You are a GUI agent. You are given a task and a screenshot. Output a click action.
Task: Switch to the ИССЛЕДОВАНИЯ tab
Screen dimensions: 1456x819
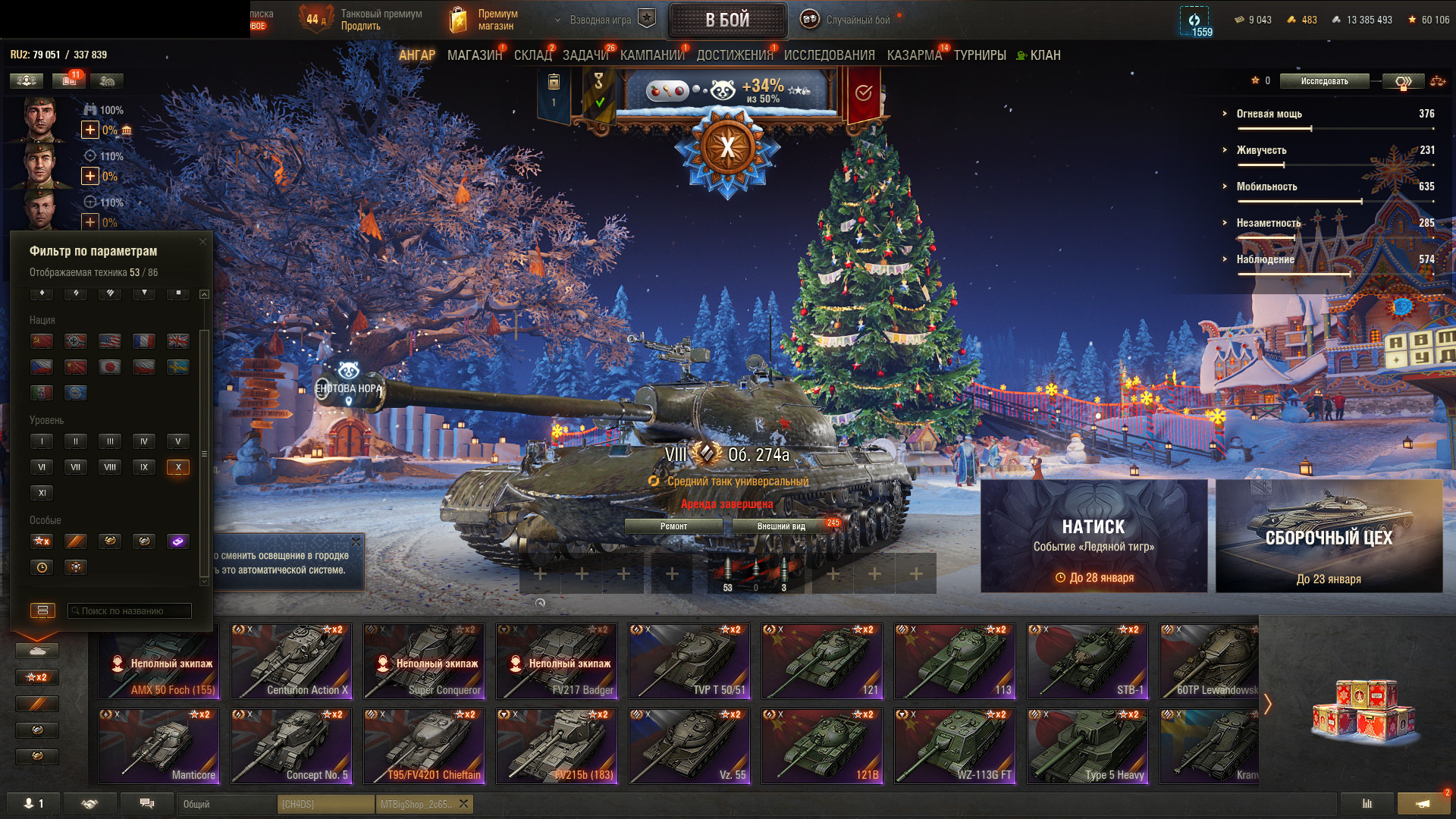(x=829, y=55)
